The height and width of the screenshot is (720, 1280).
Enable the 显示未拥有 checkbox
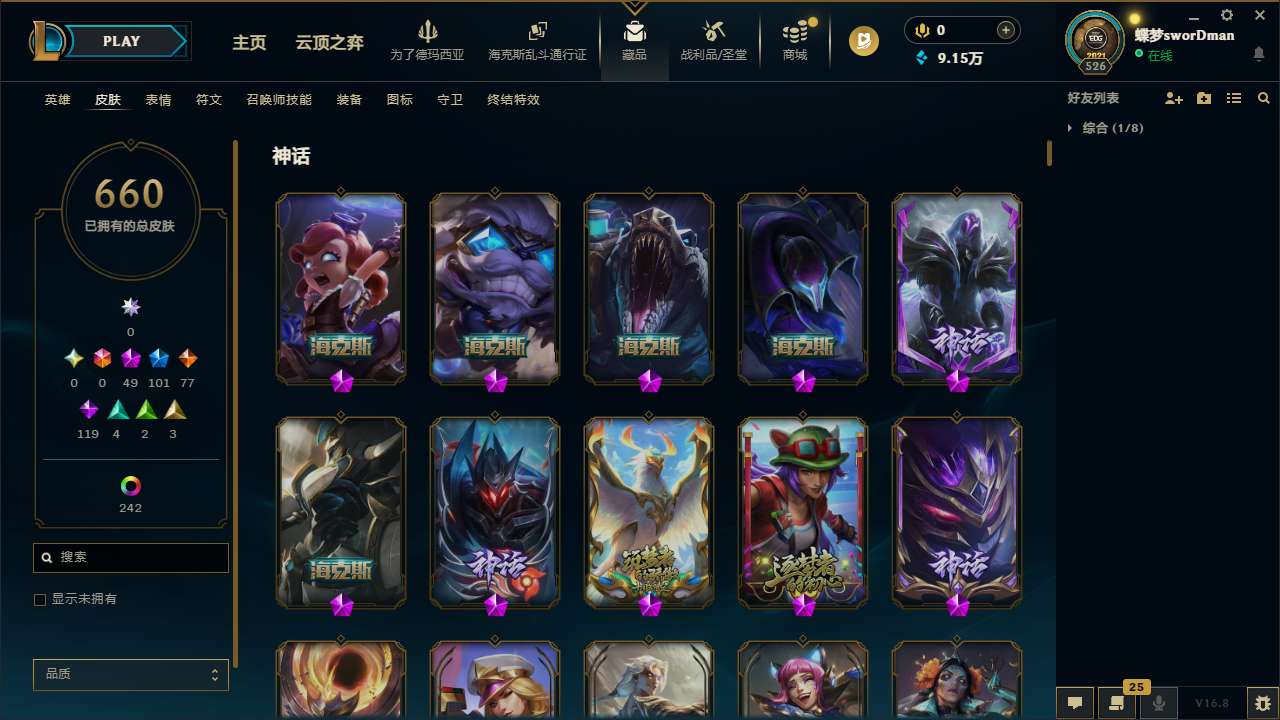[40, 599]
